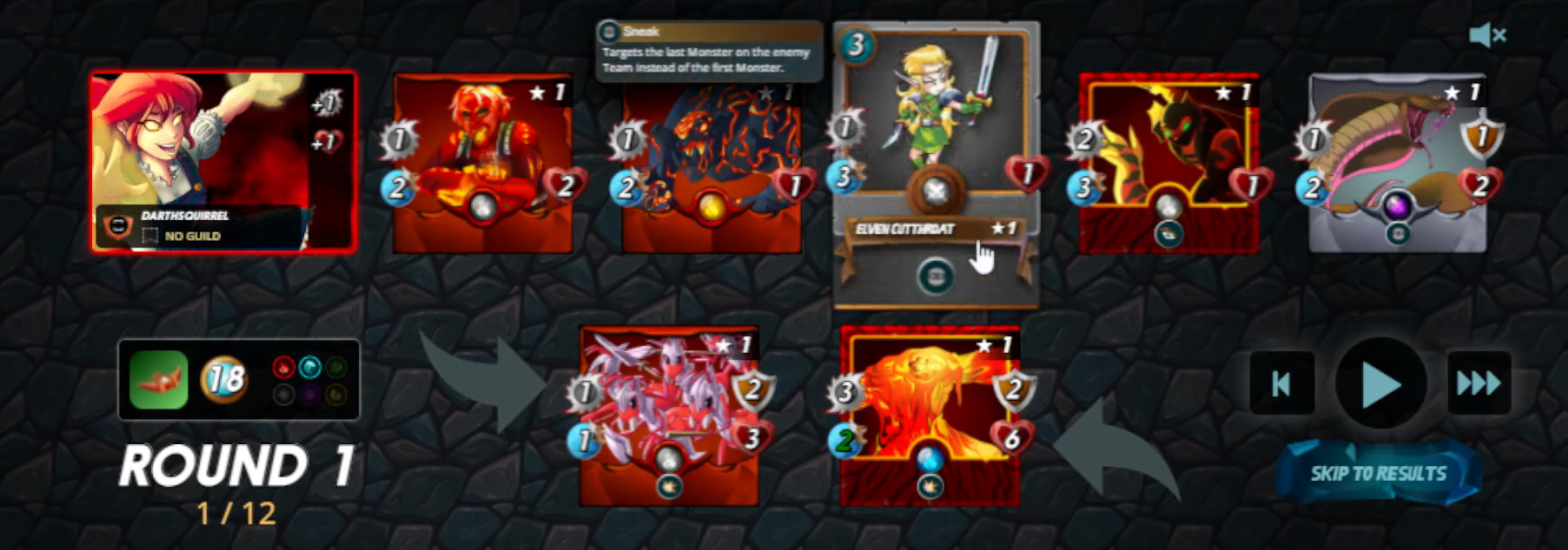Viewport: 1568px width, 550px height.
Task: Fast-forward the battle speed
Action: point(1479,384)
